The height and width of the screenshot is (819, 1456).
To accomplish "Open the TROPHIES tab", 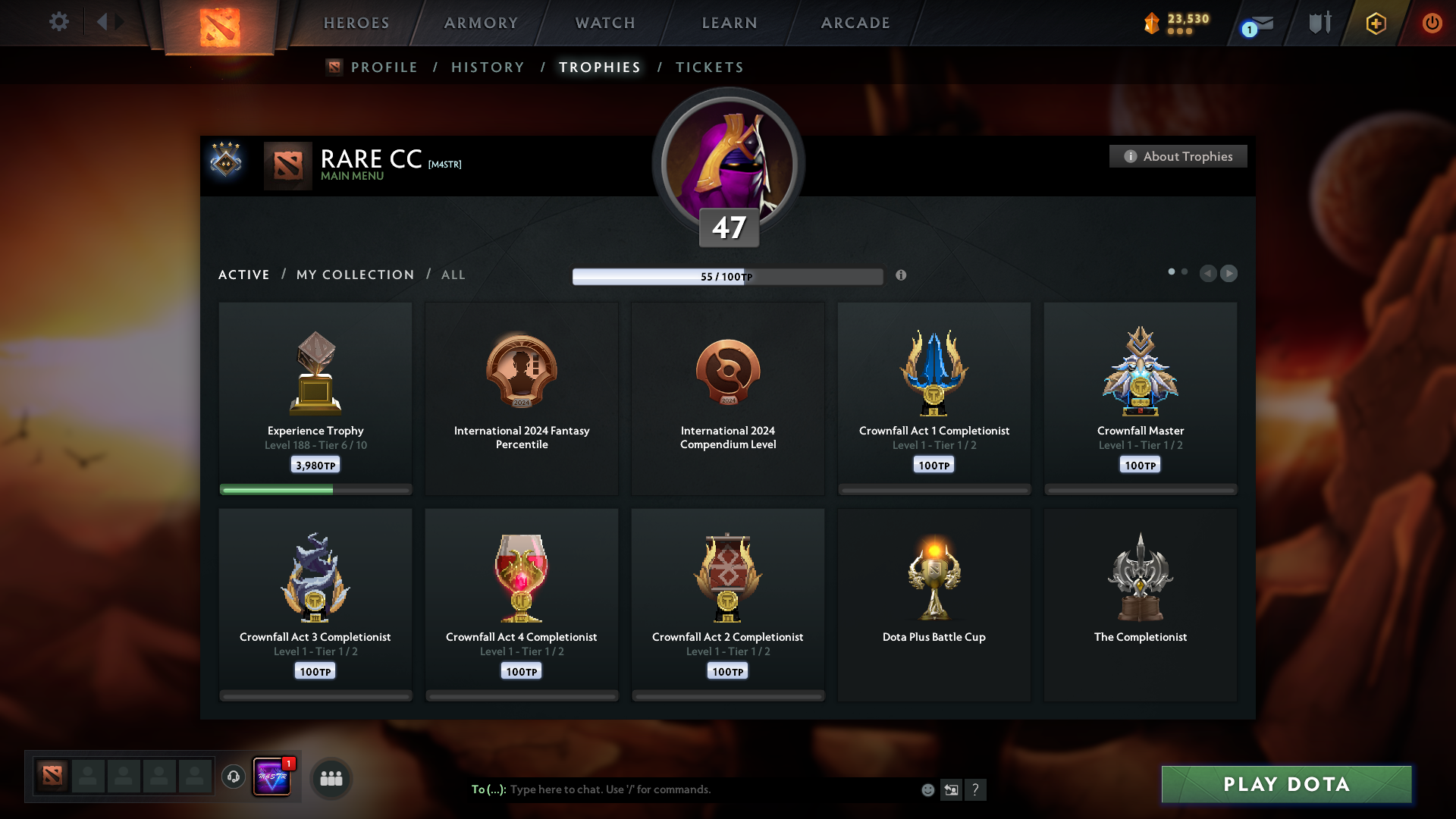I will [x=599, y=67].
